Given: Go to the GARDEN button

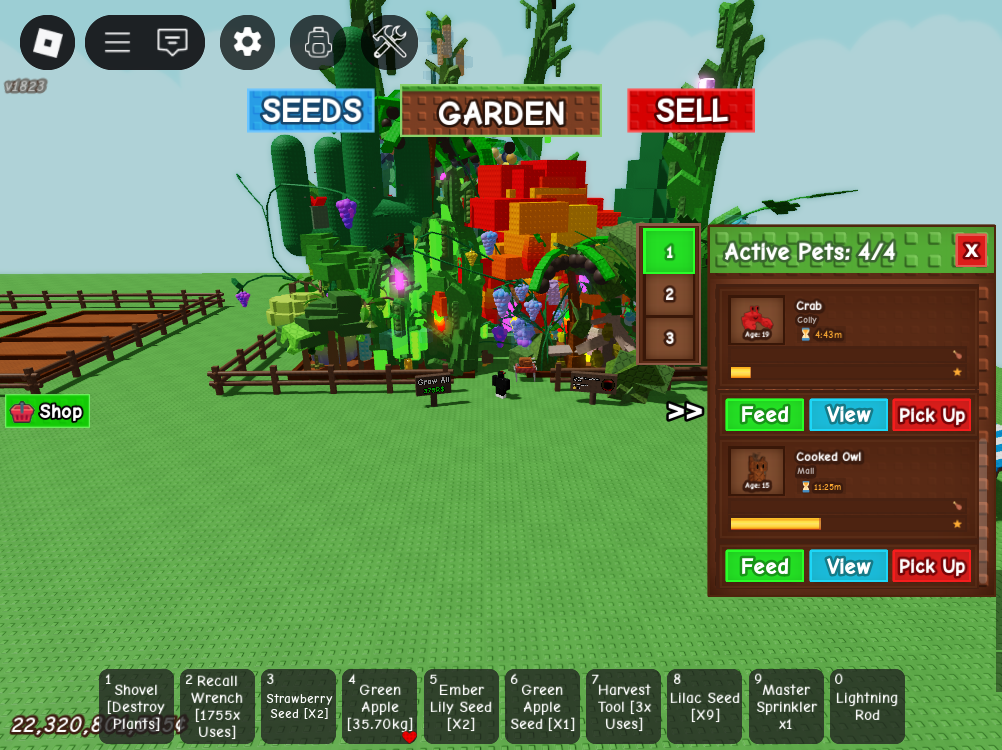Looking at the screenshot, I should tap(501, 112).
